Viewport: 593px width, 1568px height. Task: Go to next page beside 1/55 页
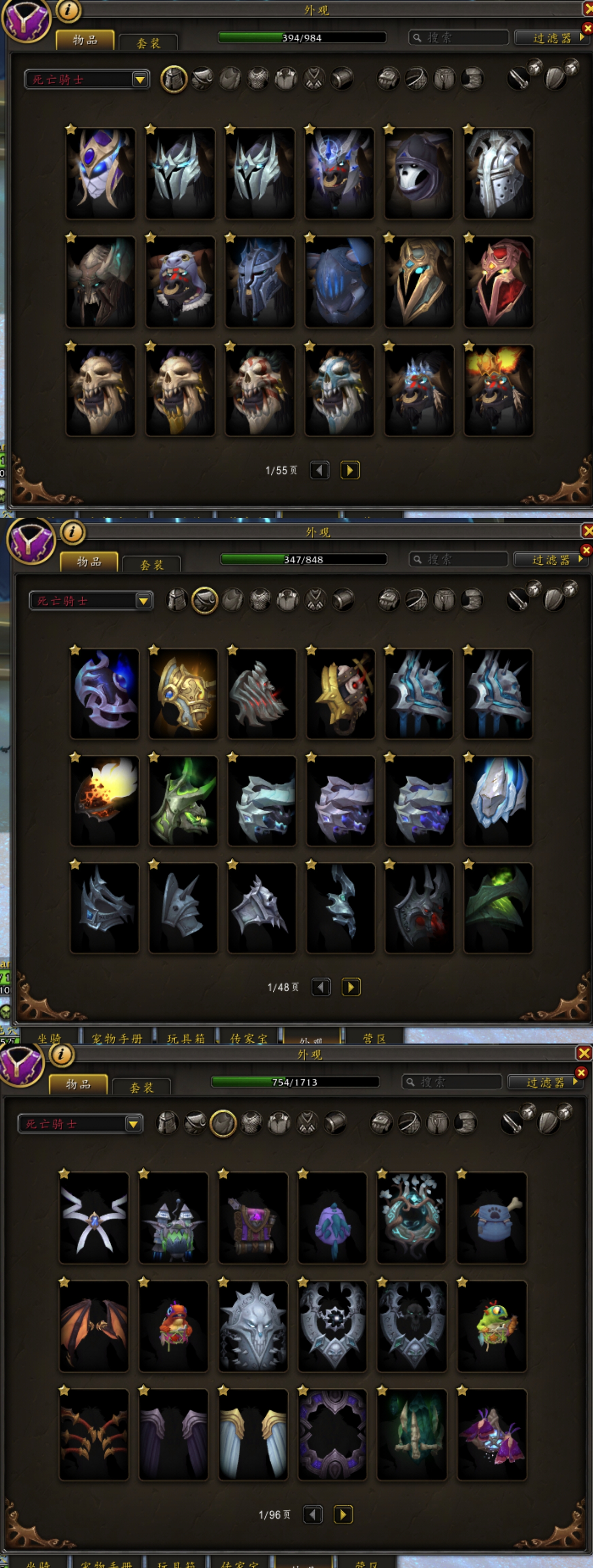(x=350, y=470)
